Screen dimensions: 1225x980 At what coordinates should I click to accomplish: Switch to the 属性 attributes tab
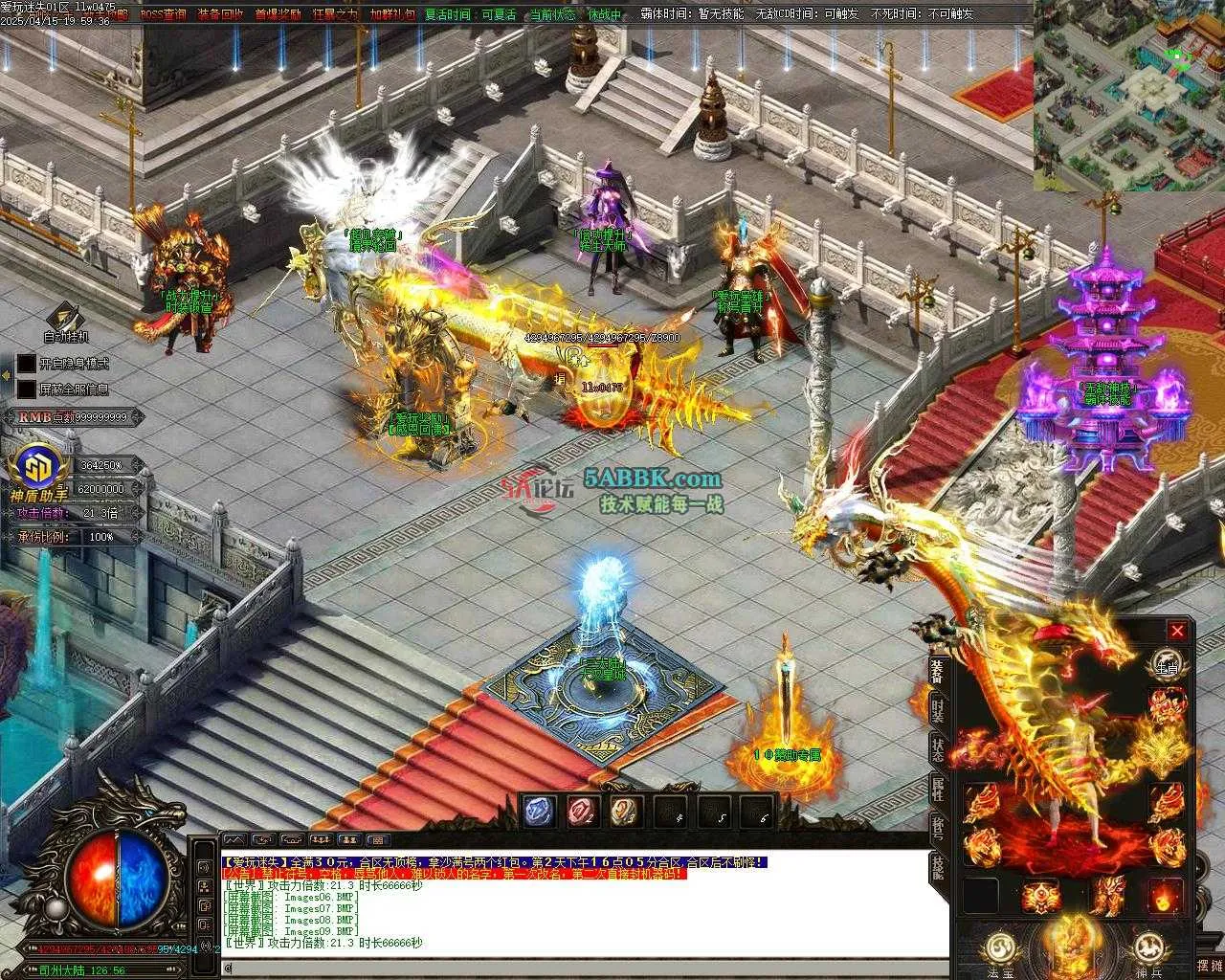tap(938, 790)
